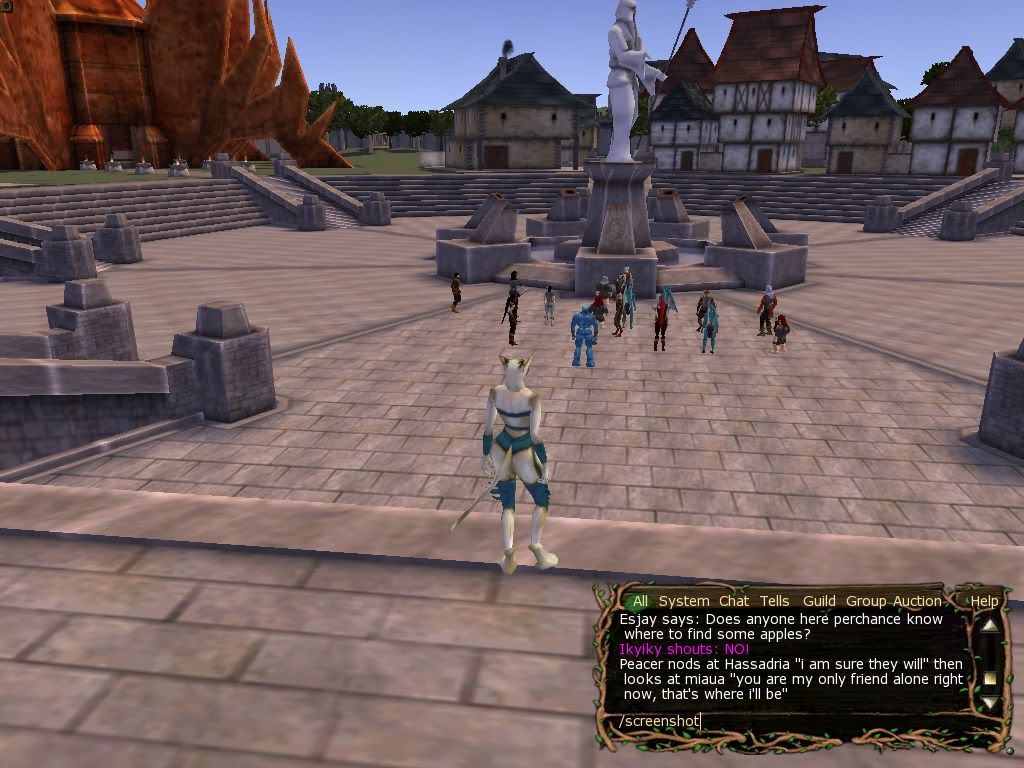Show the Tells tab
Viewport: 1024px width, 768px height.
pos(774,601)
